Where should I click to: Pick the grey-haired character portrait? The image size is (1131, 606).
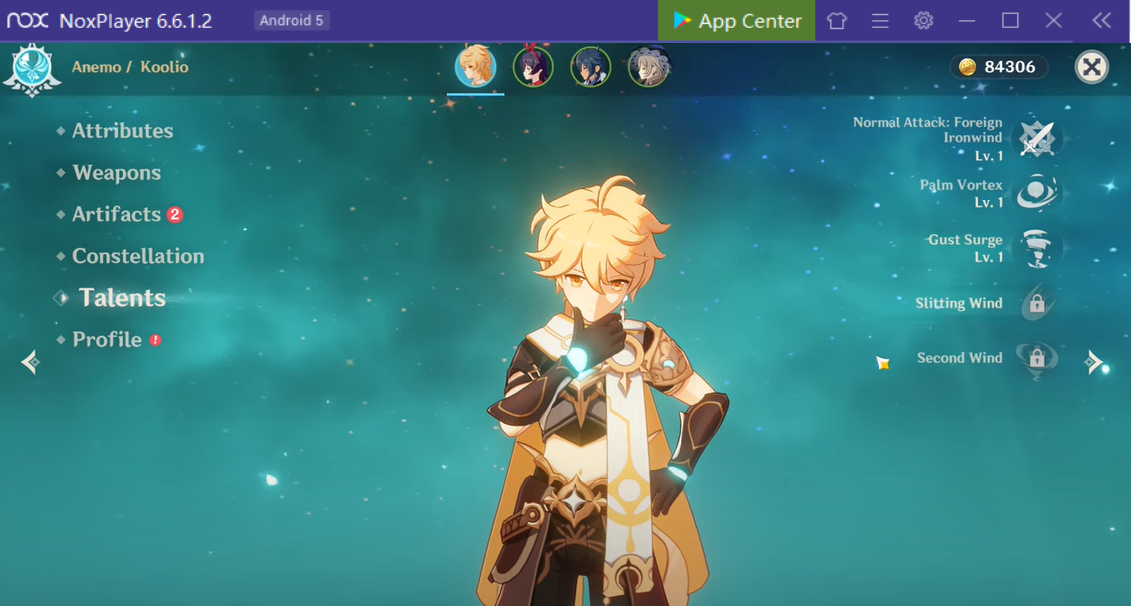(x=648, y=67)
